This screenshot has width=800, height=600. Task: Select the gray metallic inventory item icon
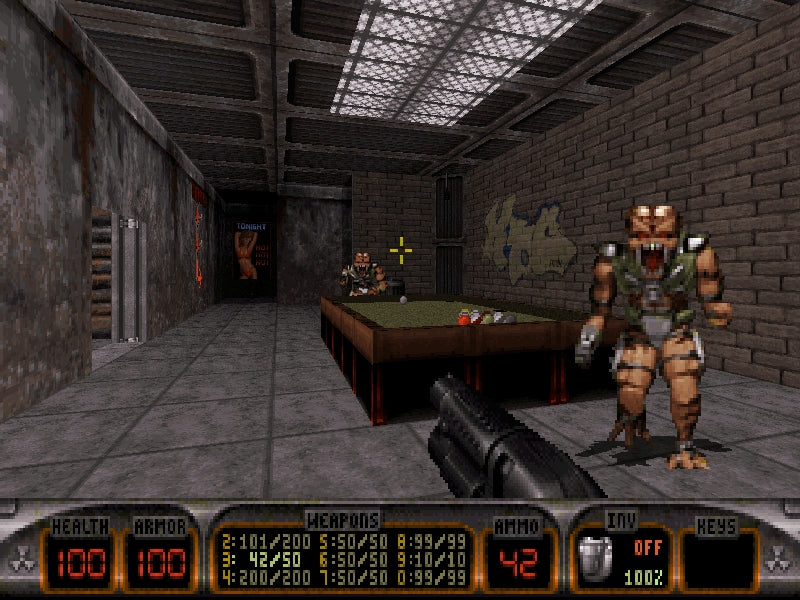(x=593, y=555)
